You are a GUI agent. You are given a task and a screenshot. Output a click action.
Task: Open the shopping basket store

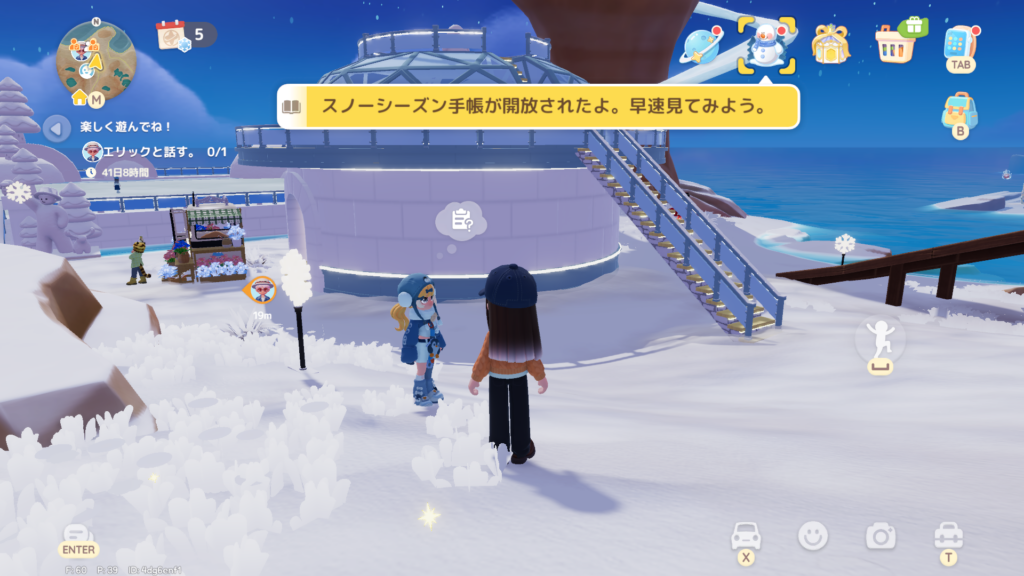[895, 43]
